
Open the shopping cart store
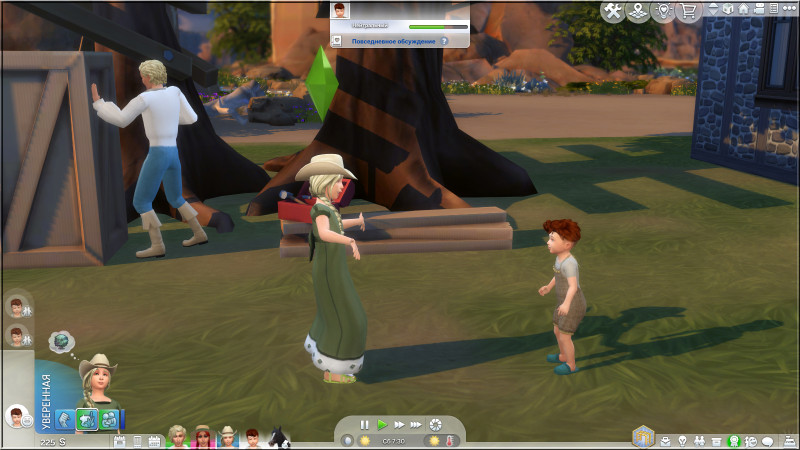[x=687, y=11]
